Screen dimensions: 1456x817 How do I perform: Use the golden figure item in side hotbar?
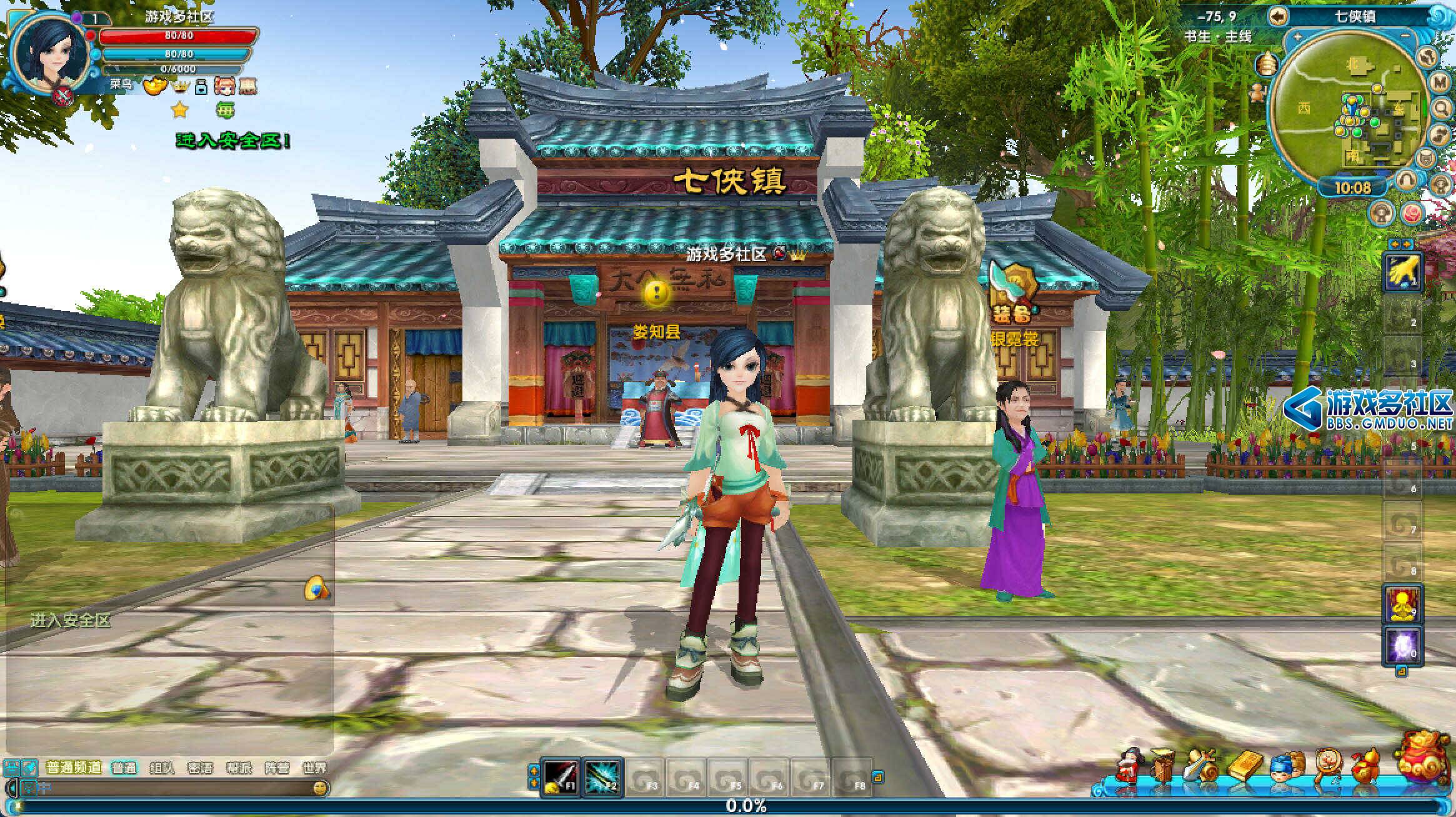click(1403, 604)
